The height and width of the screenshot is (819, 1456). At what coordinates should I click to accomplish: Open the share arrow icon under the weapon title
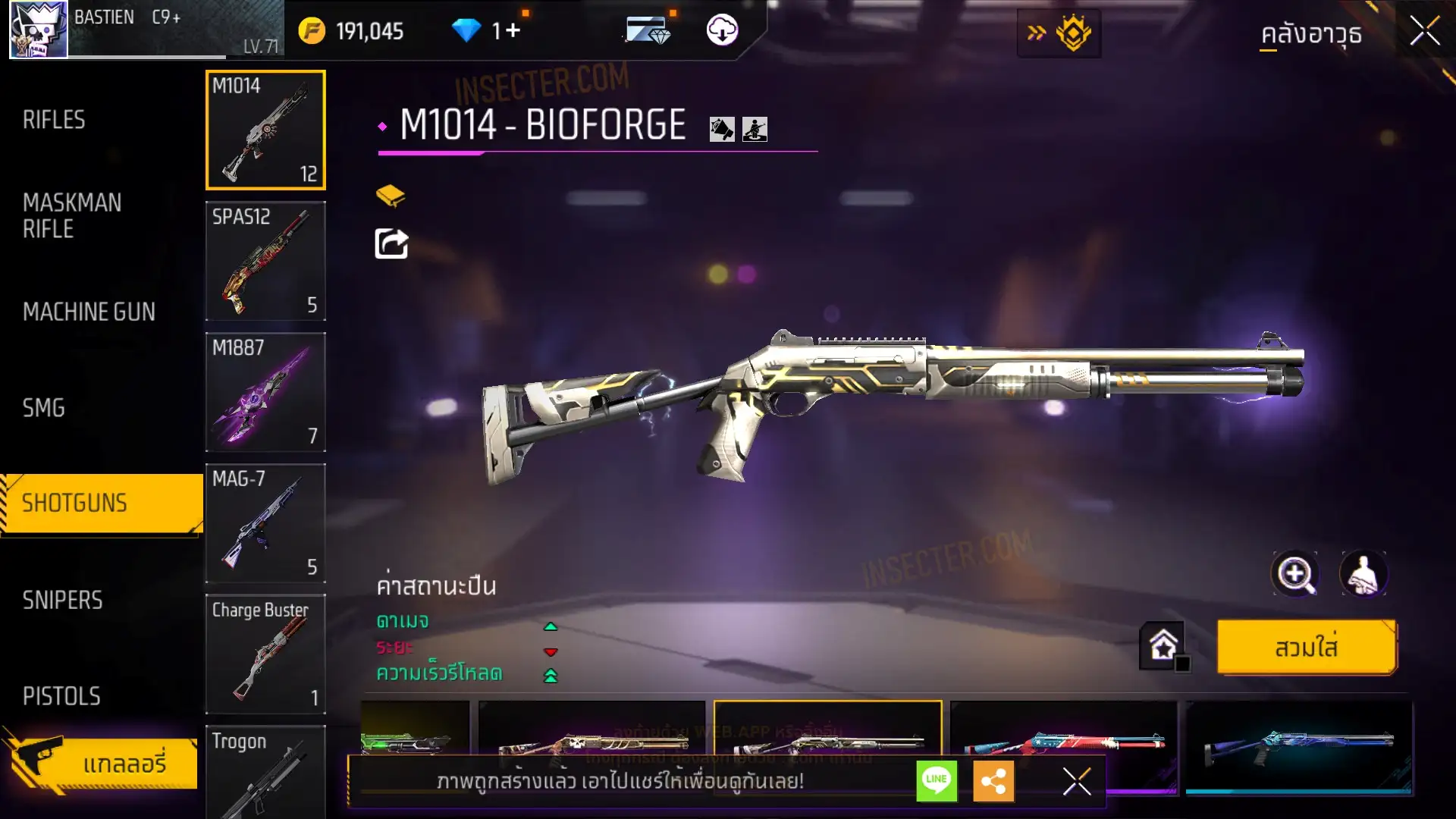(391, 243)
